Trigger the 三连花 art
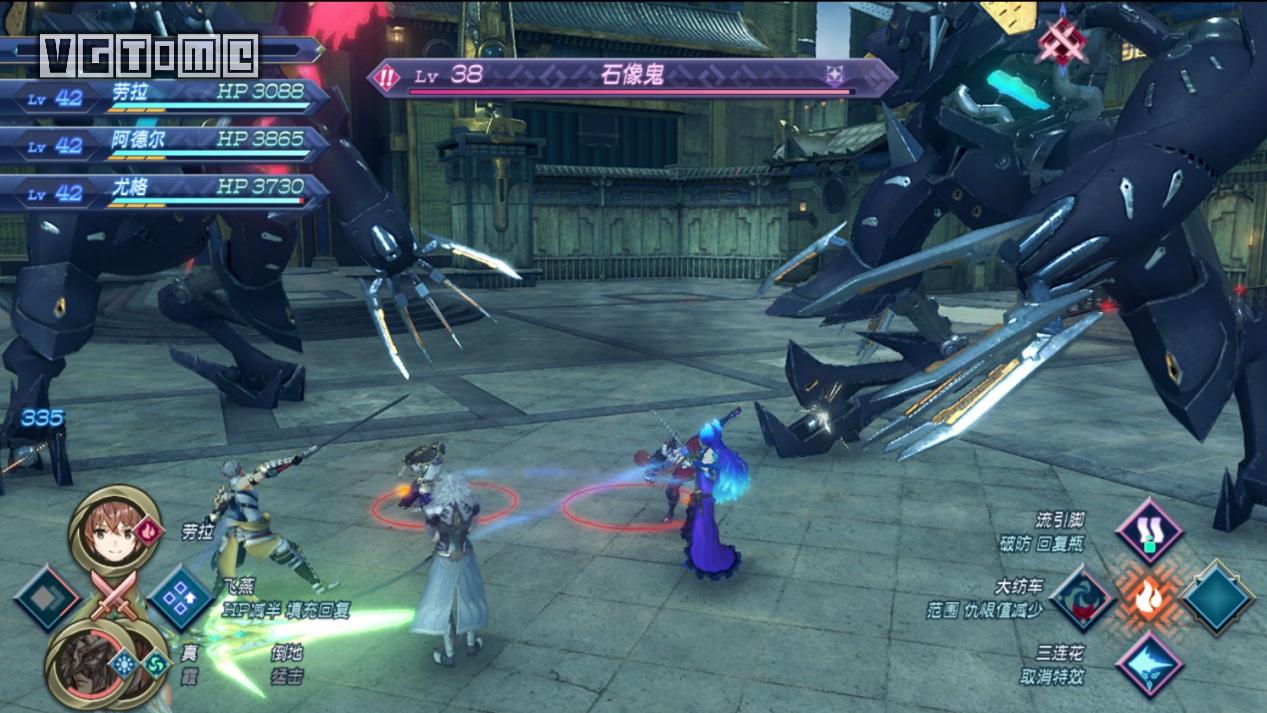 tap(1149, 664)
